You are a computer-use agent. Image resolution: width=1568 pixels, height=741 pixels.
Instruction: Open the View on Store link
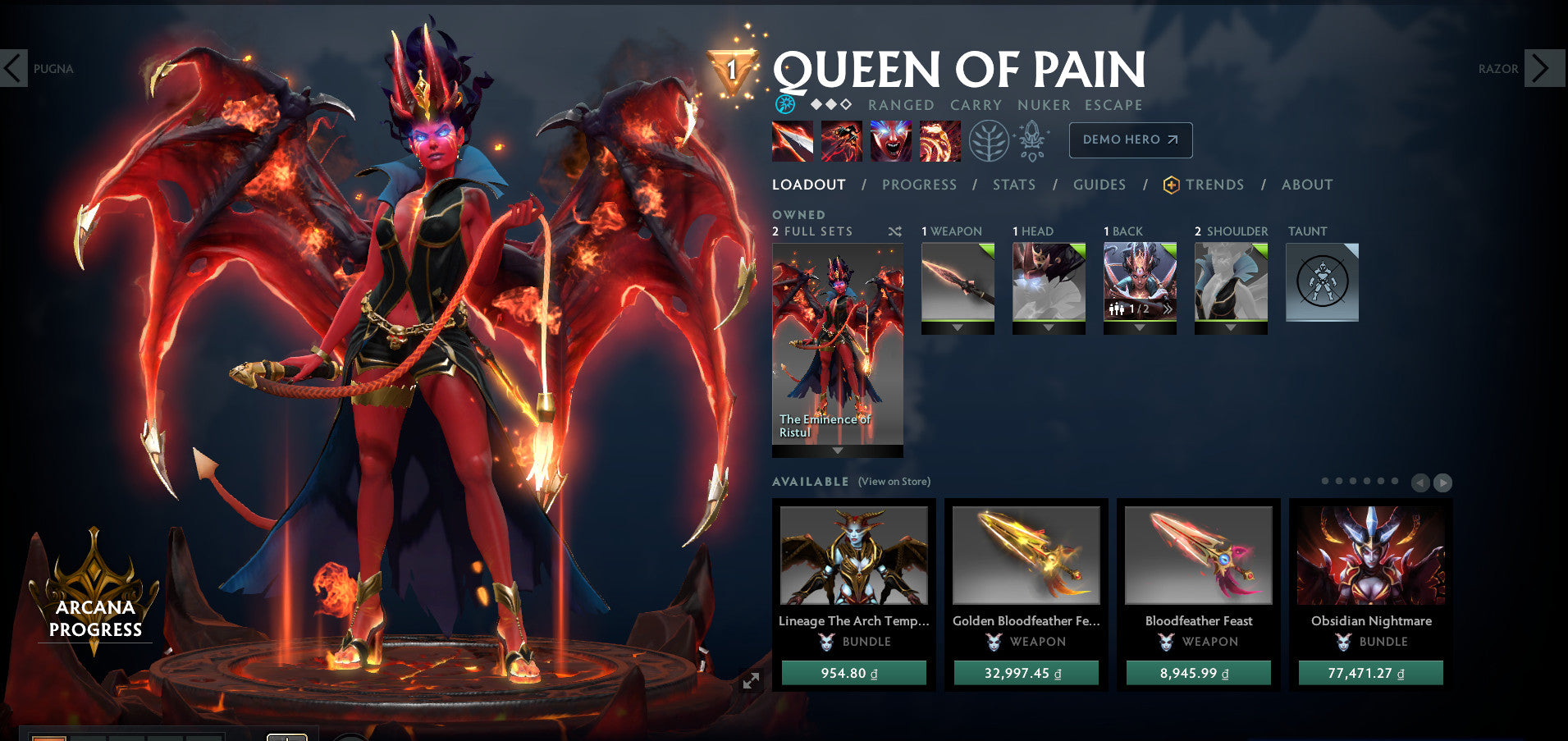pos(894,482)
